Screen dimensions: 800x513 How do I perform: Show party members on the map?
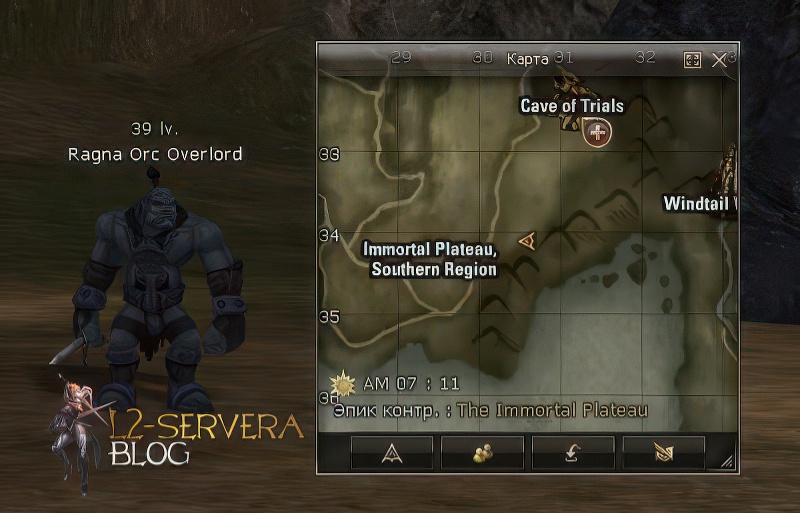(x=482, y=452)
